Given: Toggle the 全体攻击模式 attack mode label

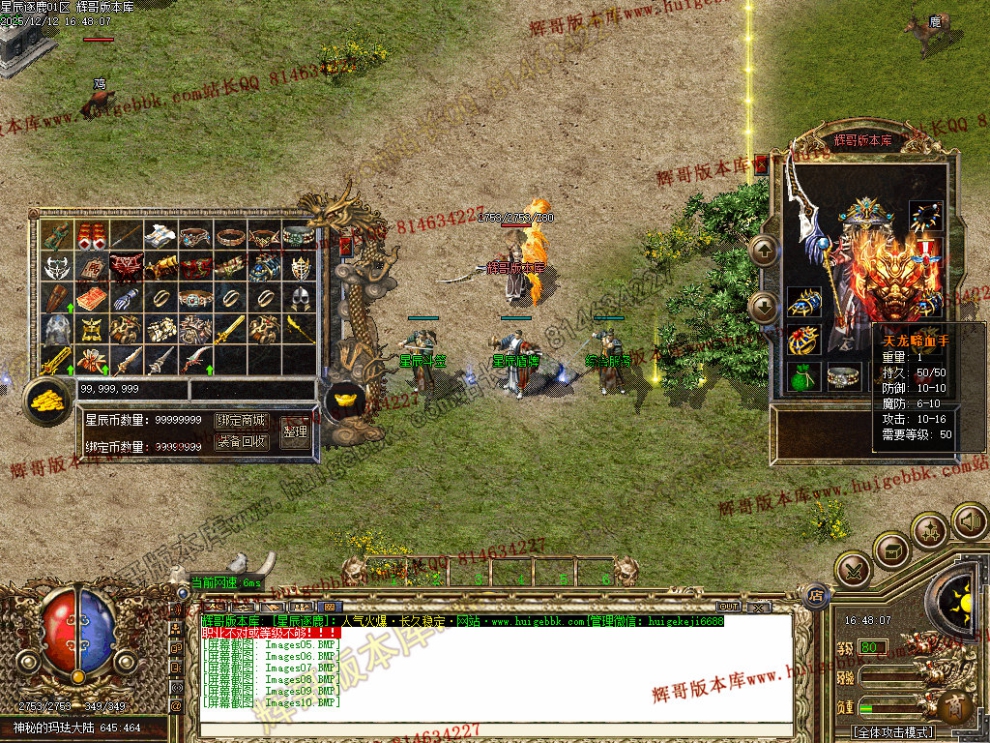Looking at the screenshot, I should click(894, 732).
